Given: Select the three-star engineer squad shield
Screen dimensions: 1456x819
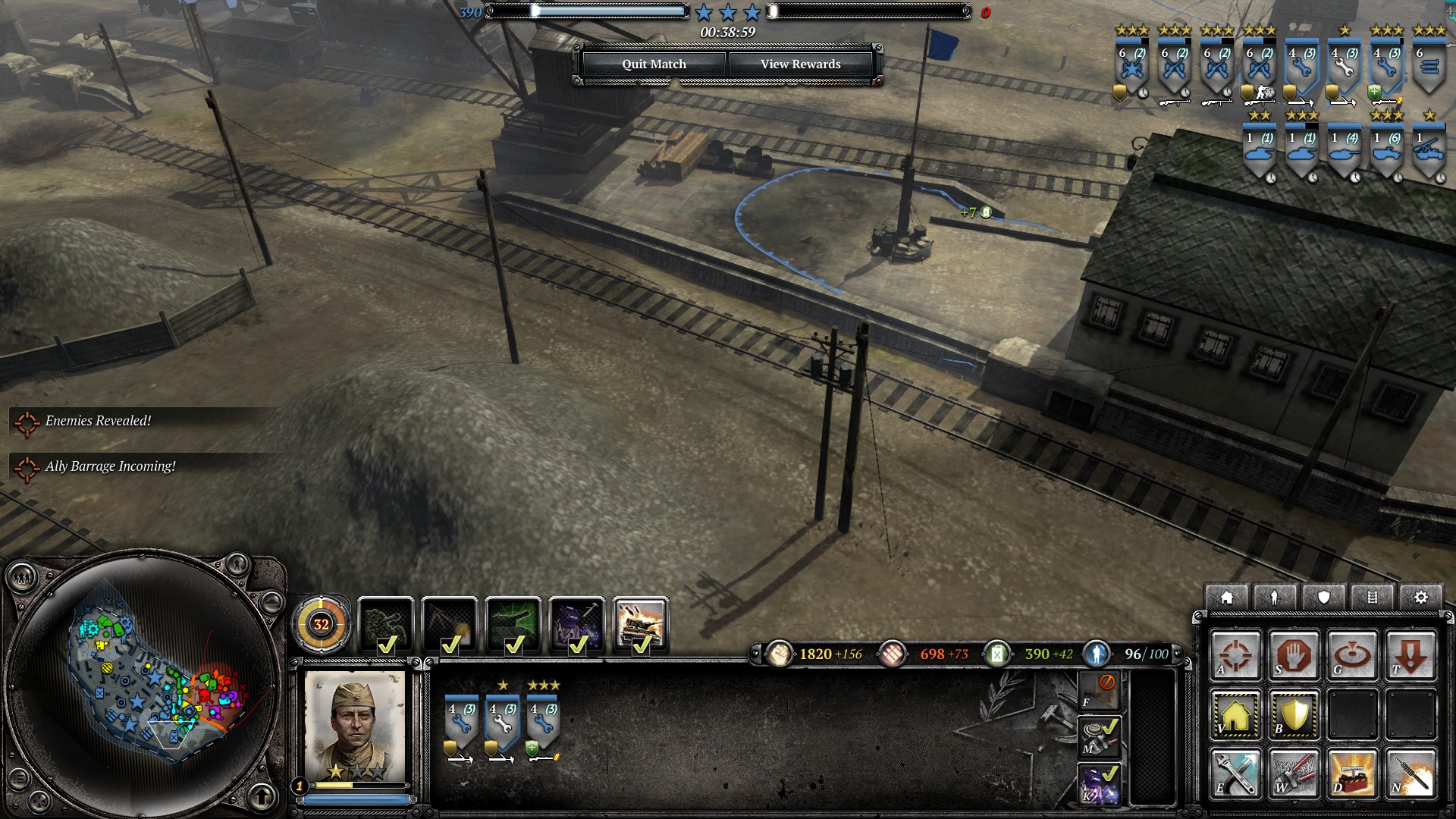Looking at the screenshot, I should pos(543,720).
